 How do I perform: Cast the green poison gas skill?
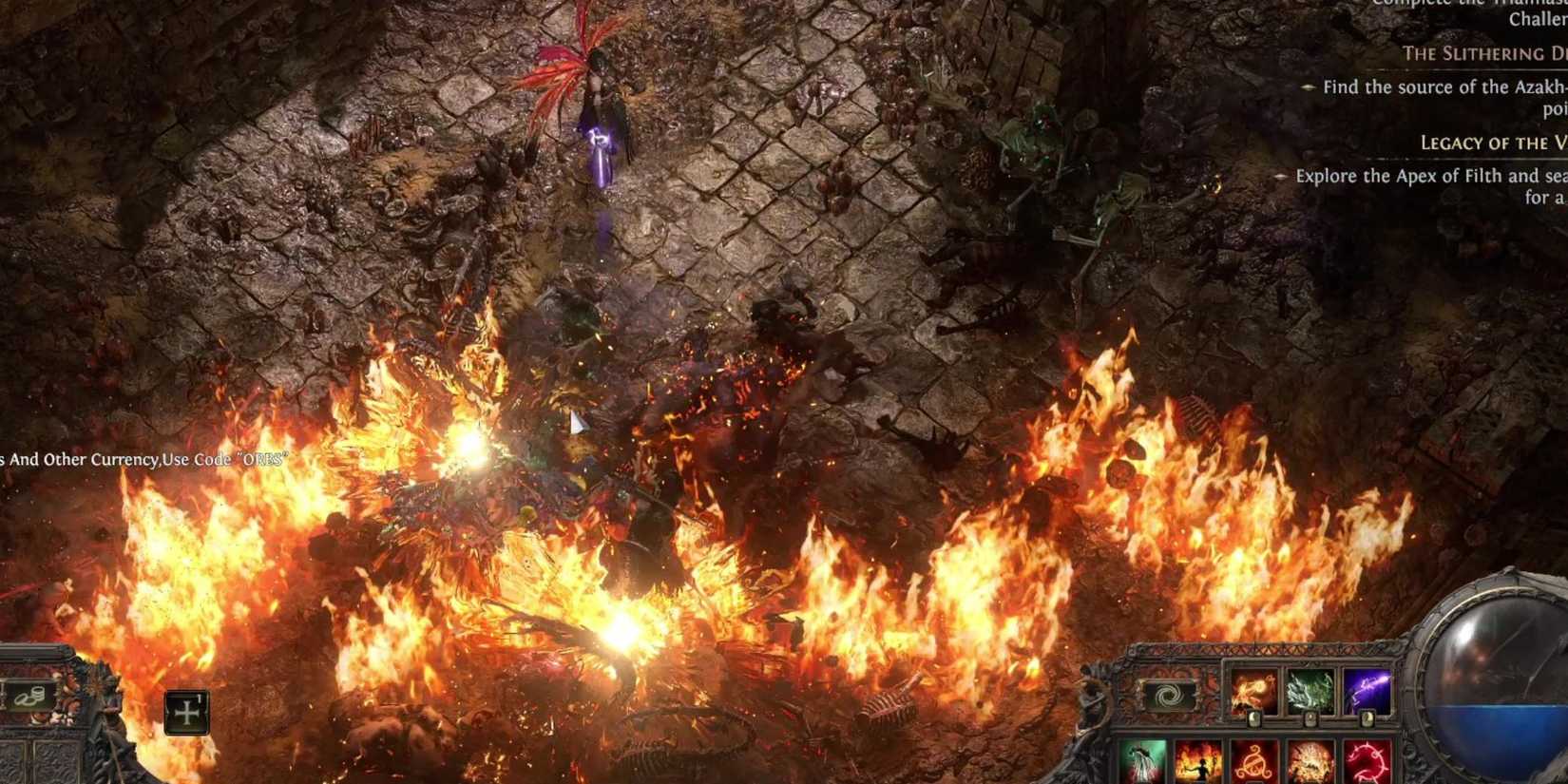pyautogui.click(x=1310, y=688)
